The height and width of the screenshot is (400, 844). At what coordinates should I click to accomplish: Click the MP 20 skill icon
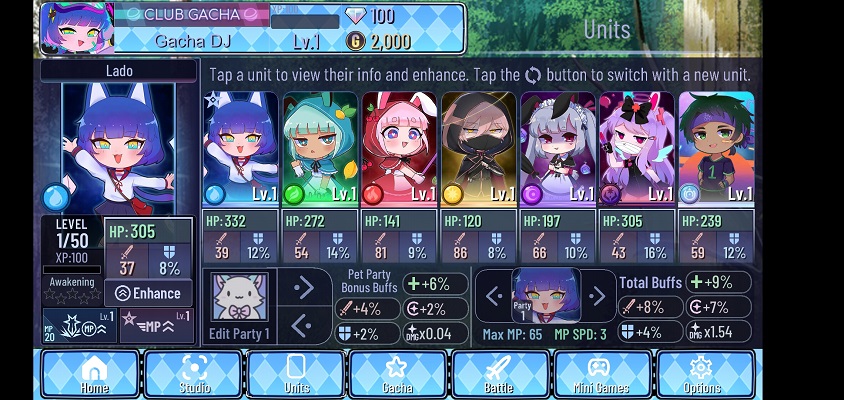point(78,326)
